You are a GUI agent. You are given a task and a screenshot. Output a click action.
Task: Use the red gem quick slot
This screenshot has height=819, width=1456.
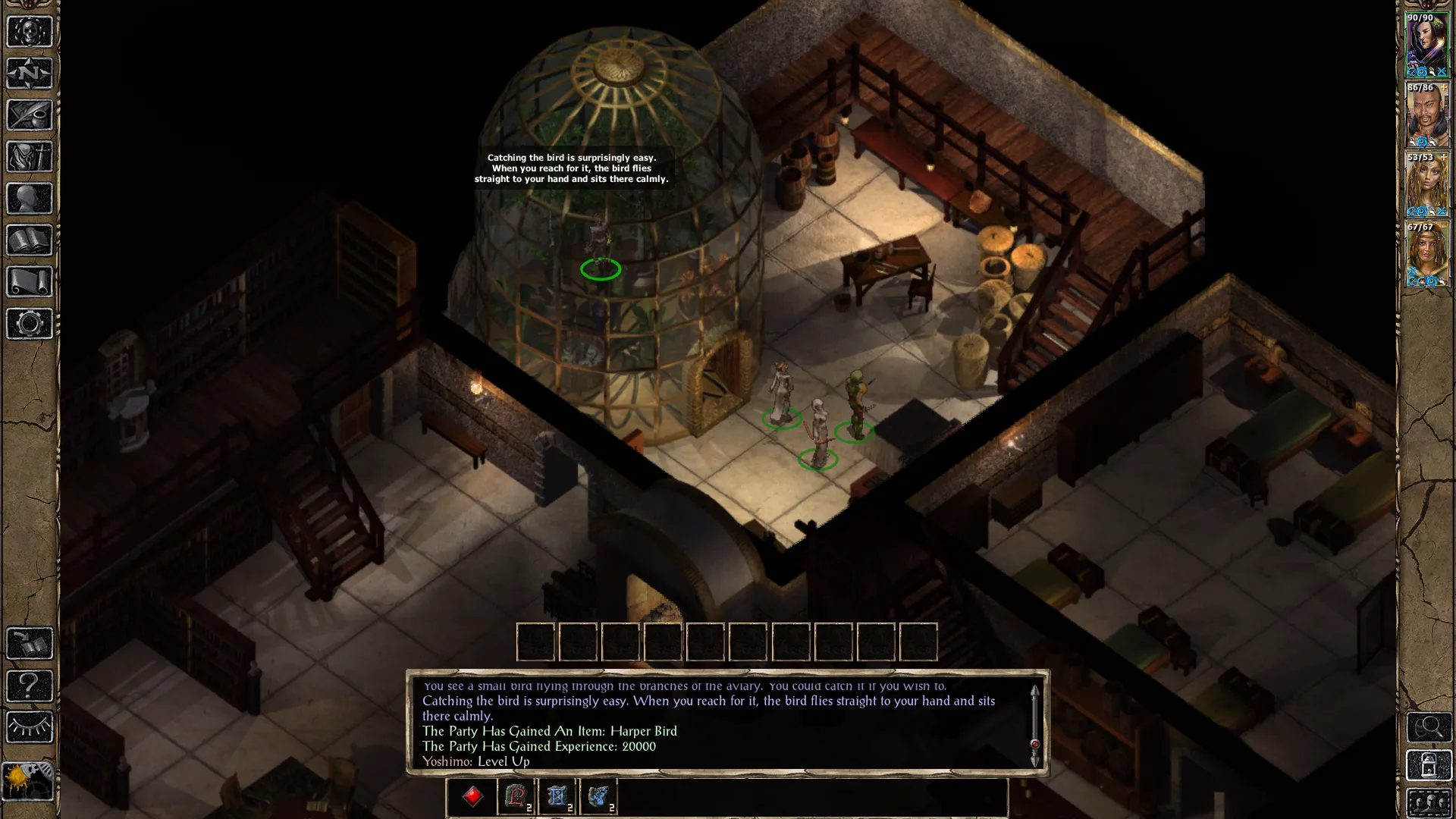tap(473, 797)
